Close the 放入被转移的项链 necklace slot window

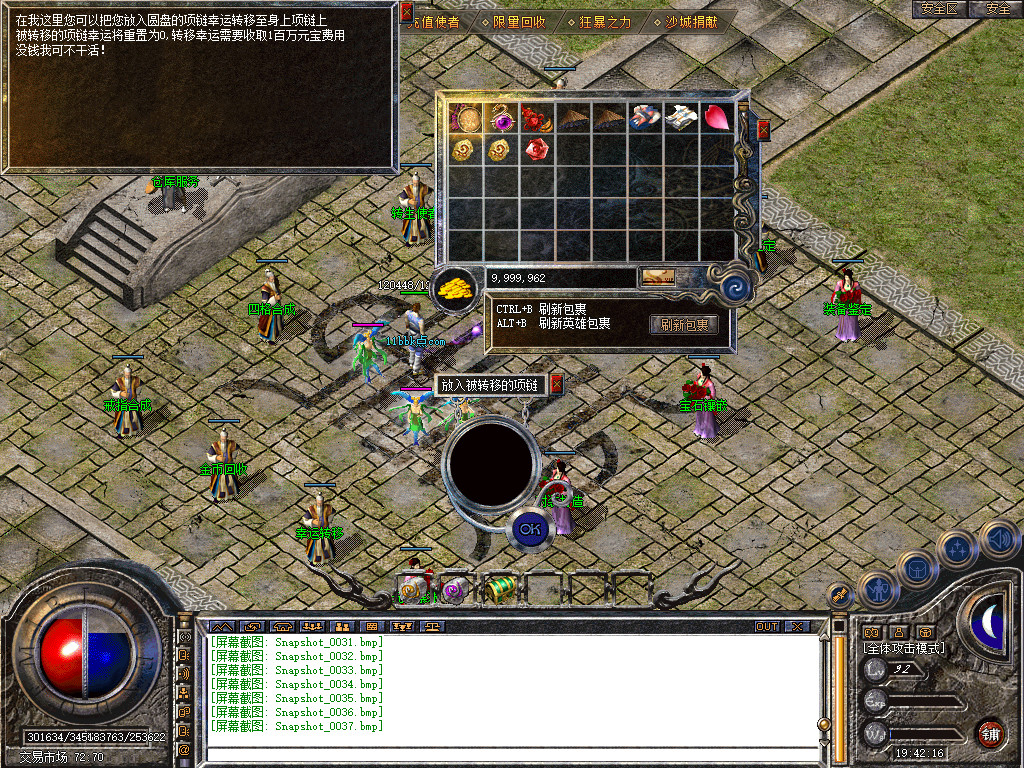click(557, 384)
